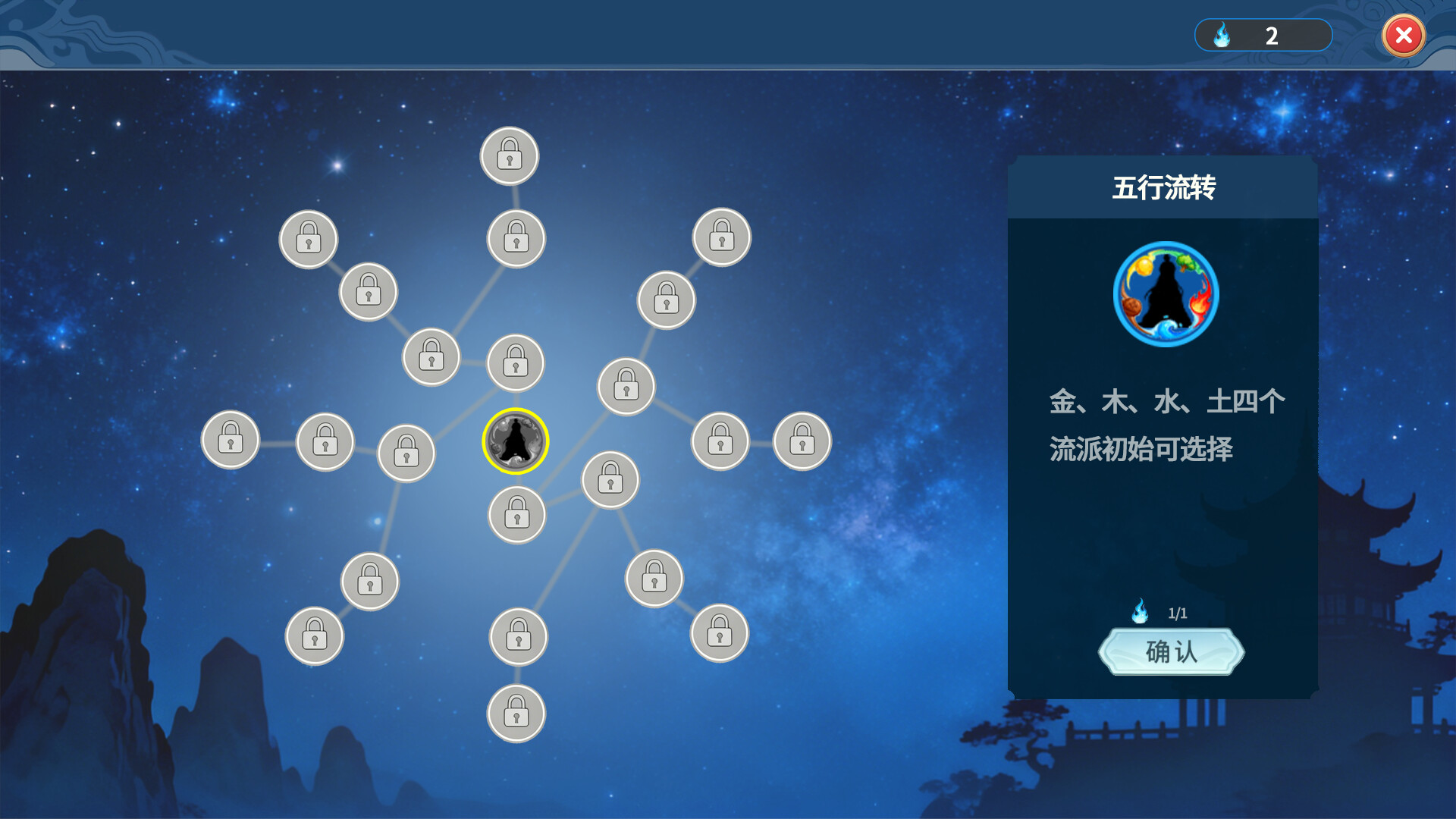The image size is (1456, 819).
Task: Click the circular 五行流转 emblem in the side panel
Action: [1166, 296]
